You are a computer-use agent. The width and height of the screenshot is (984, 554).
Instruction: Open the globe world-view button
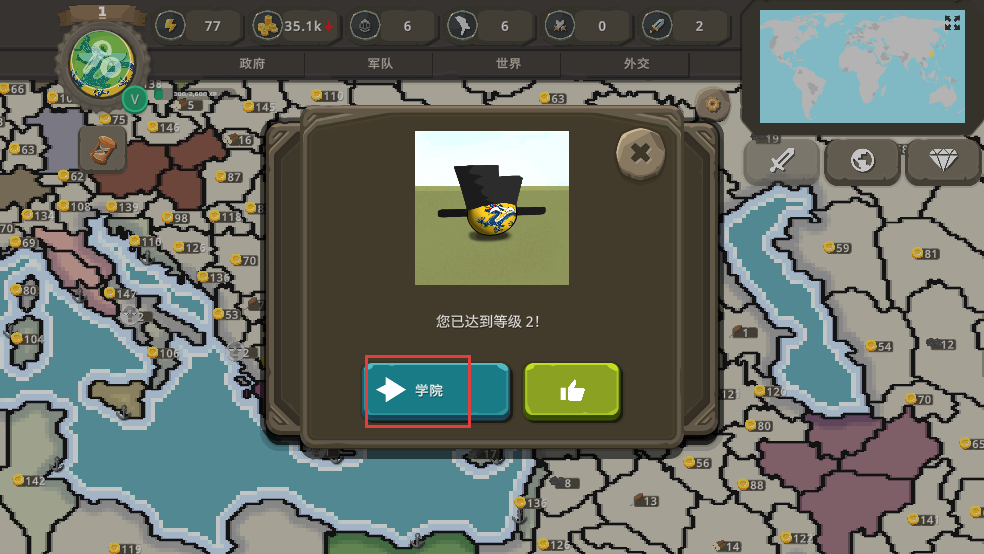click(862, 161)
